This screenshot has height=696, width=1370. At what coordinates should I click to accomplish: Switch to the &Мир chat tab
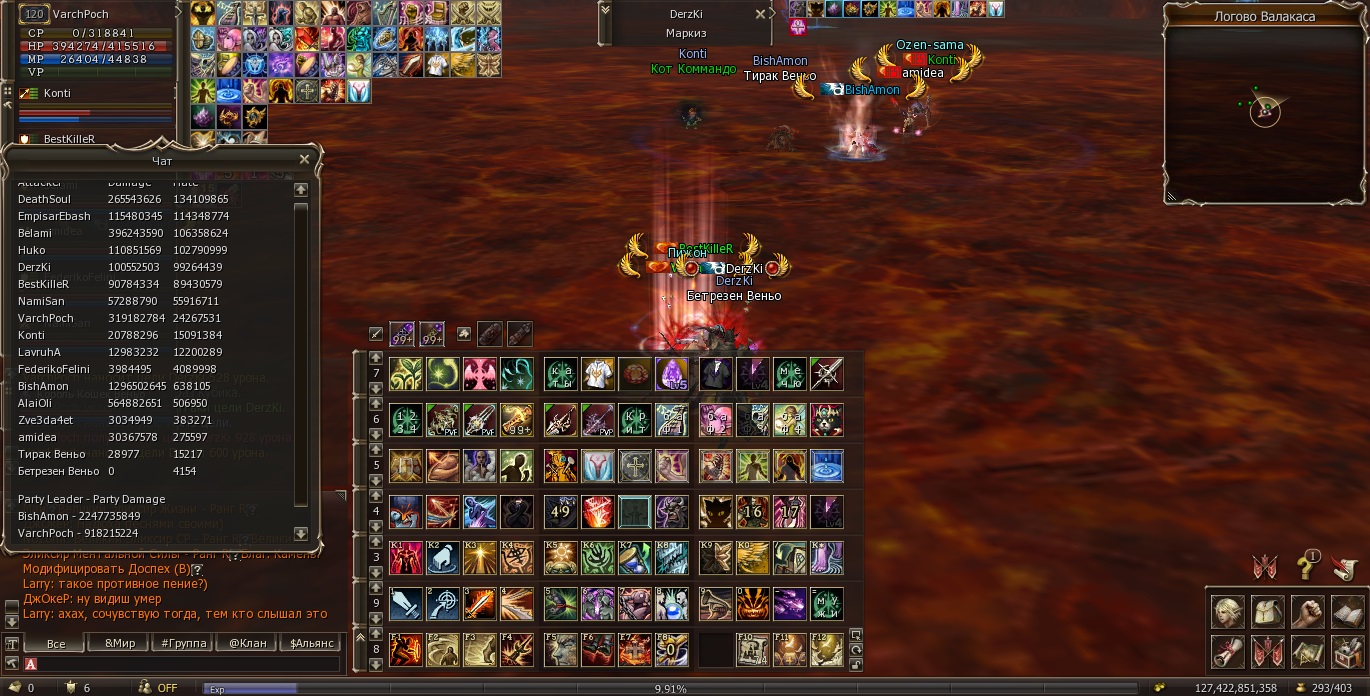(119, 643)
